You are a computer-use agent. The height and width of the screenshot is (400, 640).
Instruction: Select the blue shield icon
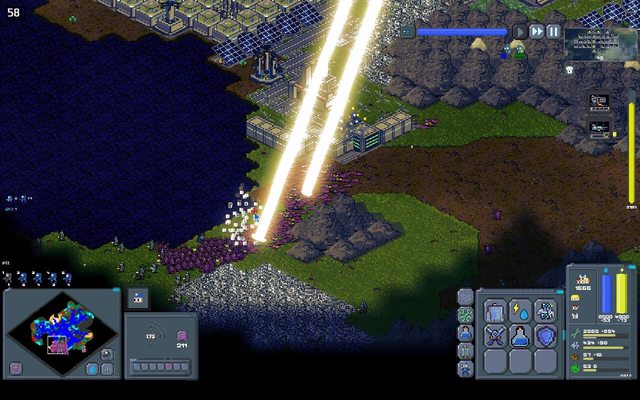(544, 337)
